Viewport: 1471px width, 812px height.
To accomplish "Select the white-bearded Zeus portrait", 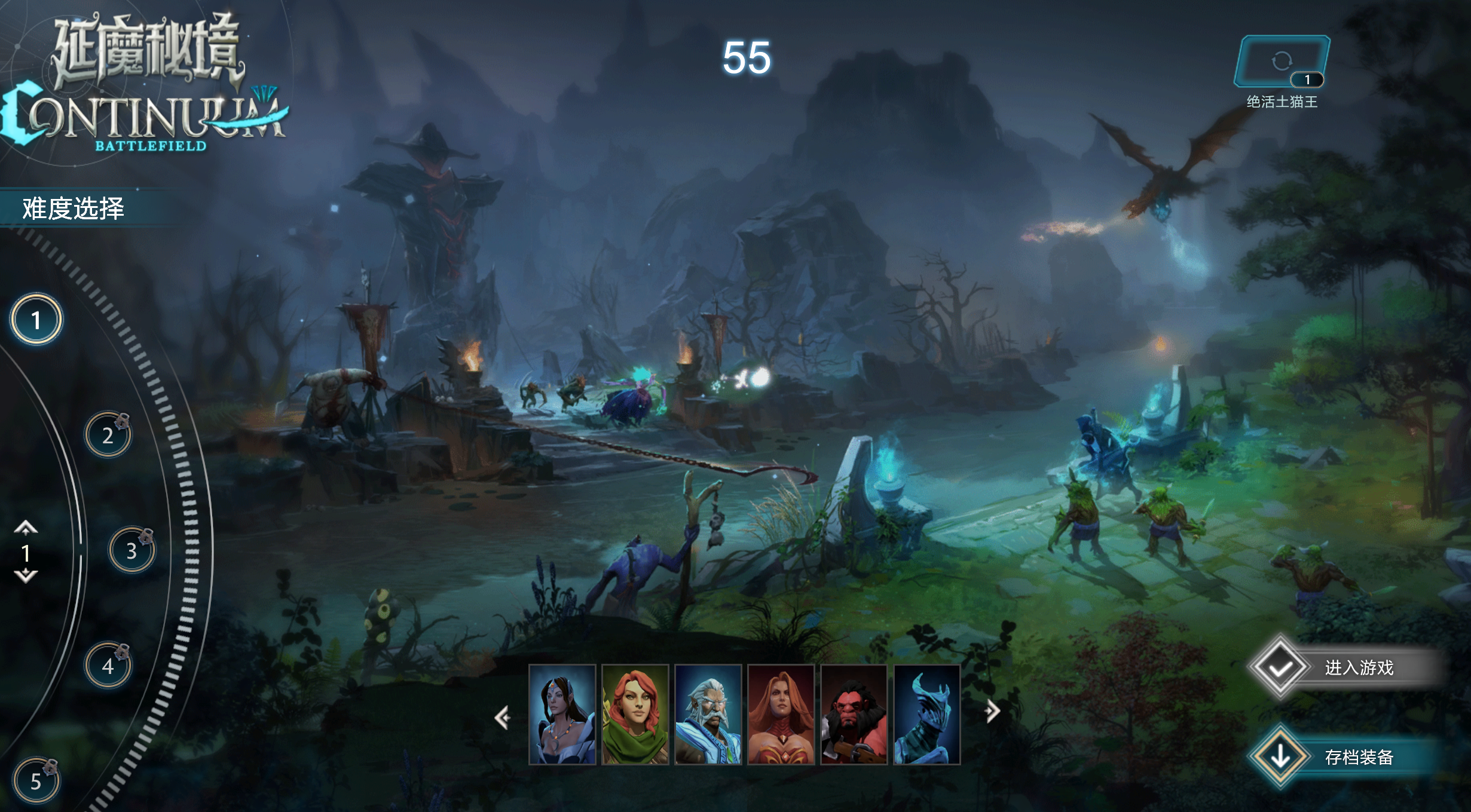I will [x=710, y=715].
